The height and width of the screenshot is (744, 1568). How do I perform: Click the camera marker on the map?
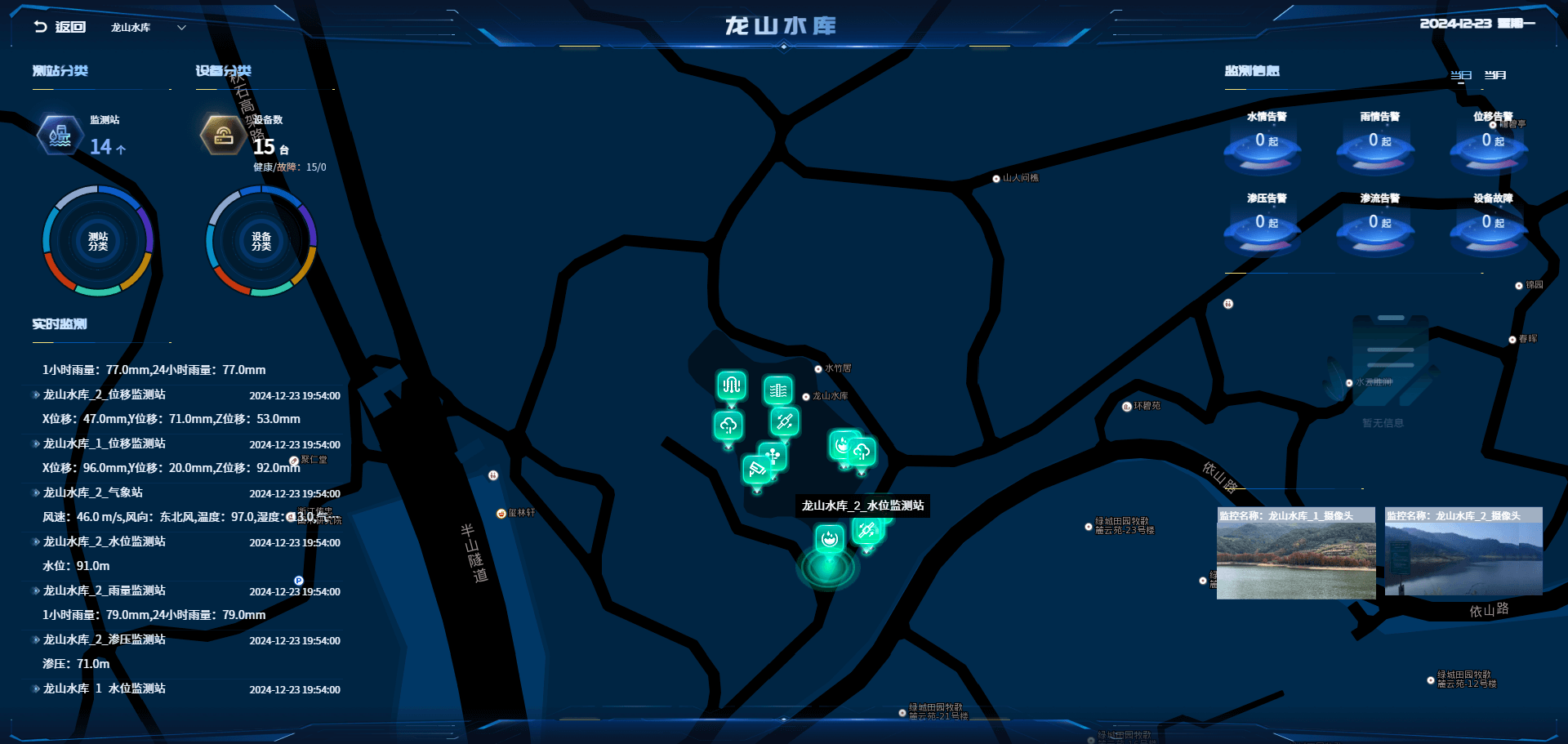[756, 470]
